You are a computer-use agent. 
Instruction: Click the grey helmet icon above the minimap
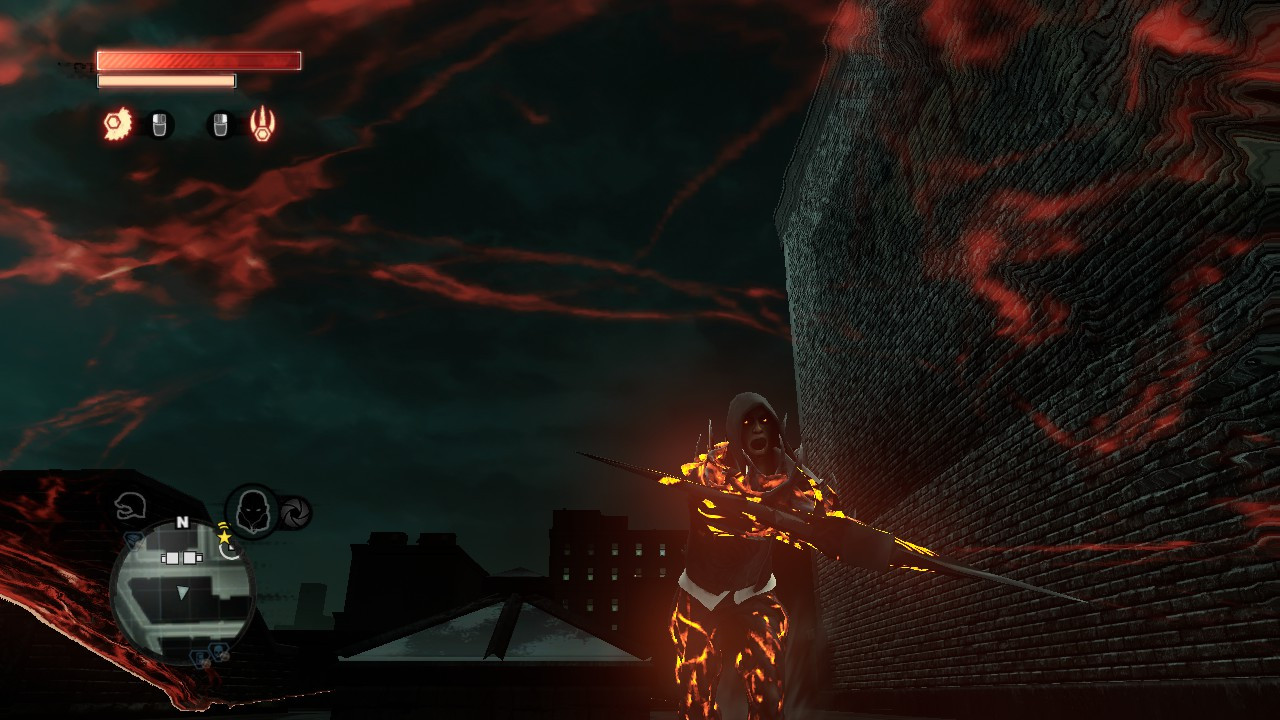[131, 506]
